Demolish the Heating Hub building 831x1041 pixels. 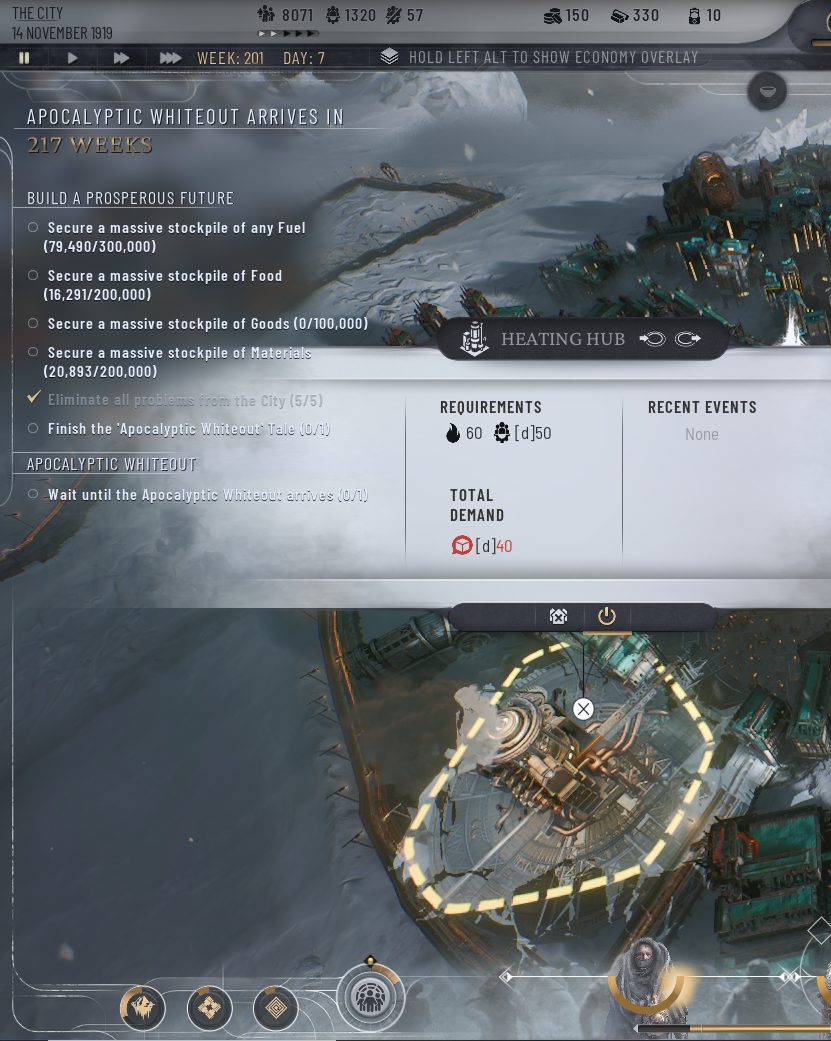pos(558,616)
